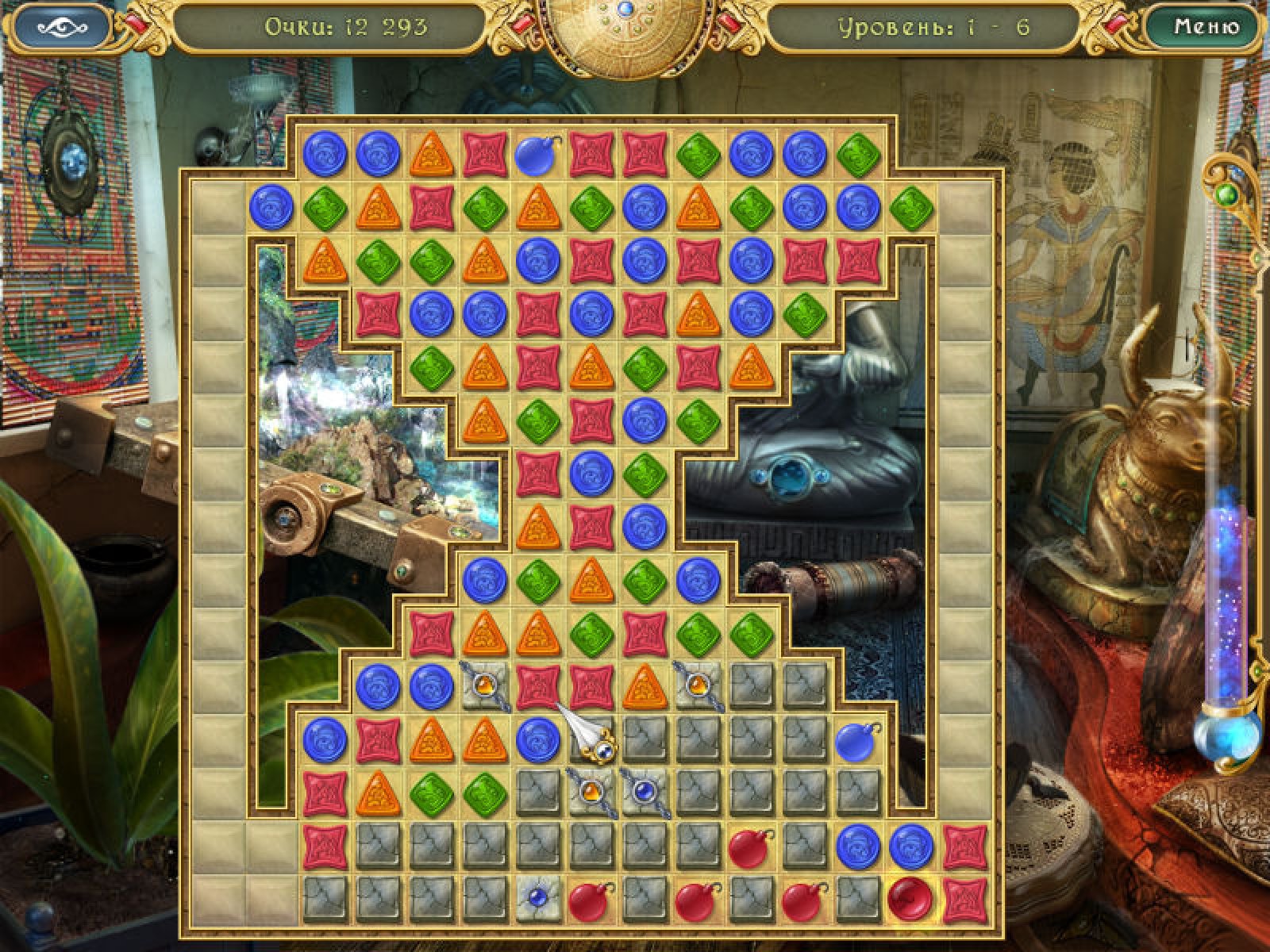Click the bottom-row stone tile with blue gem
Image resolution: width=1270 pixels, height=952 pixels.
point(539,898)
